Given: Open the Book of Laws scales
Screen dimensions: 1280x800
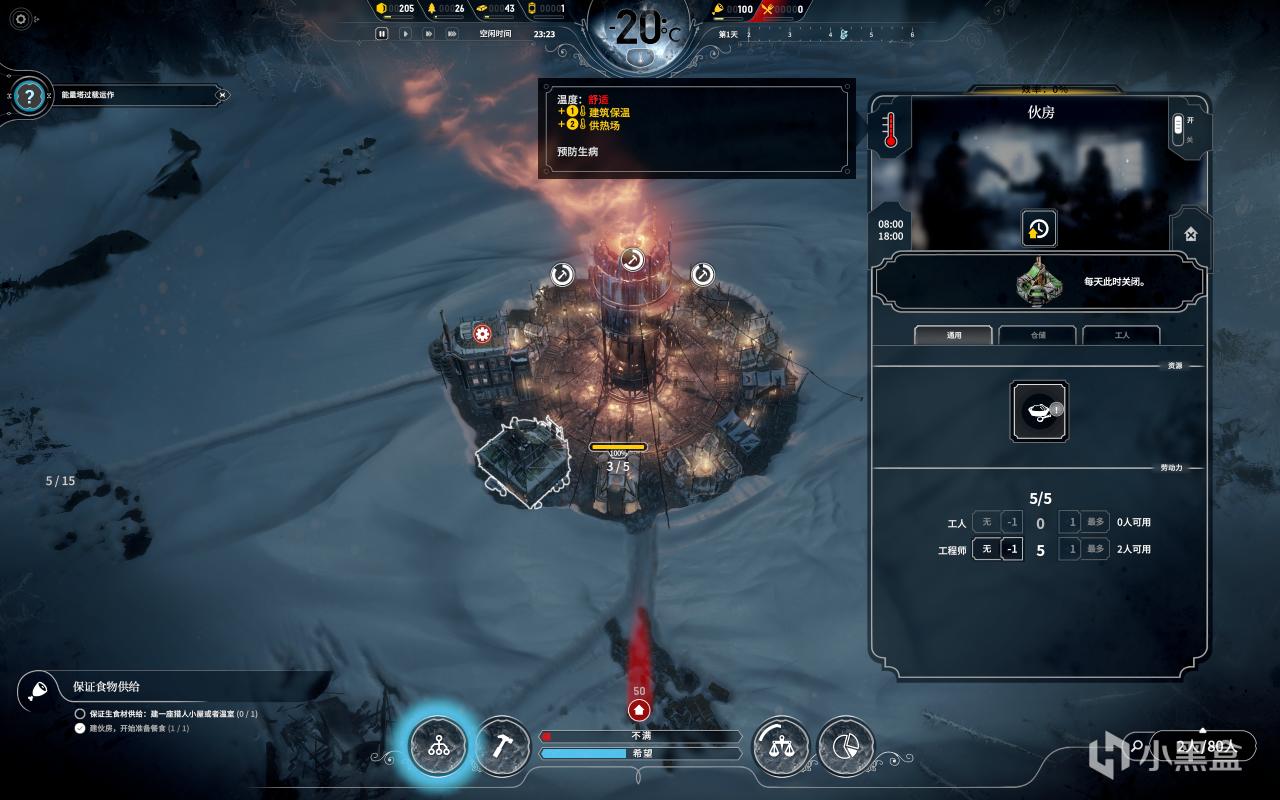Looking at the screenshot, I should point(780,746).
